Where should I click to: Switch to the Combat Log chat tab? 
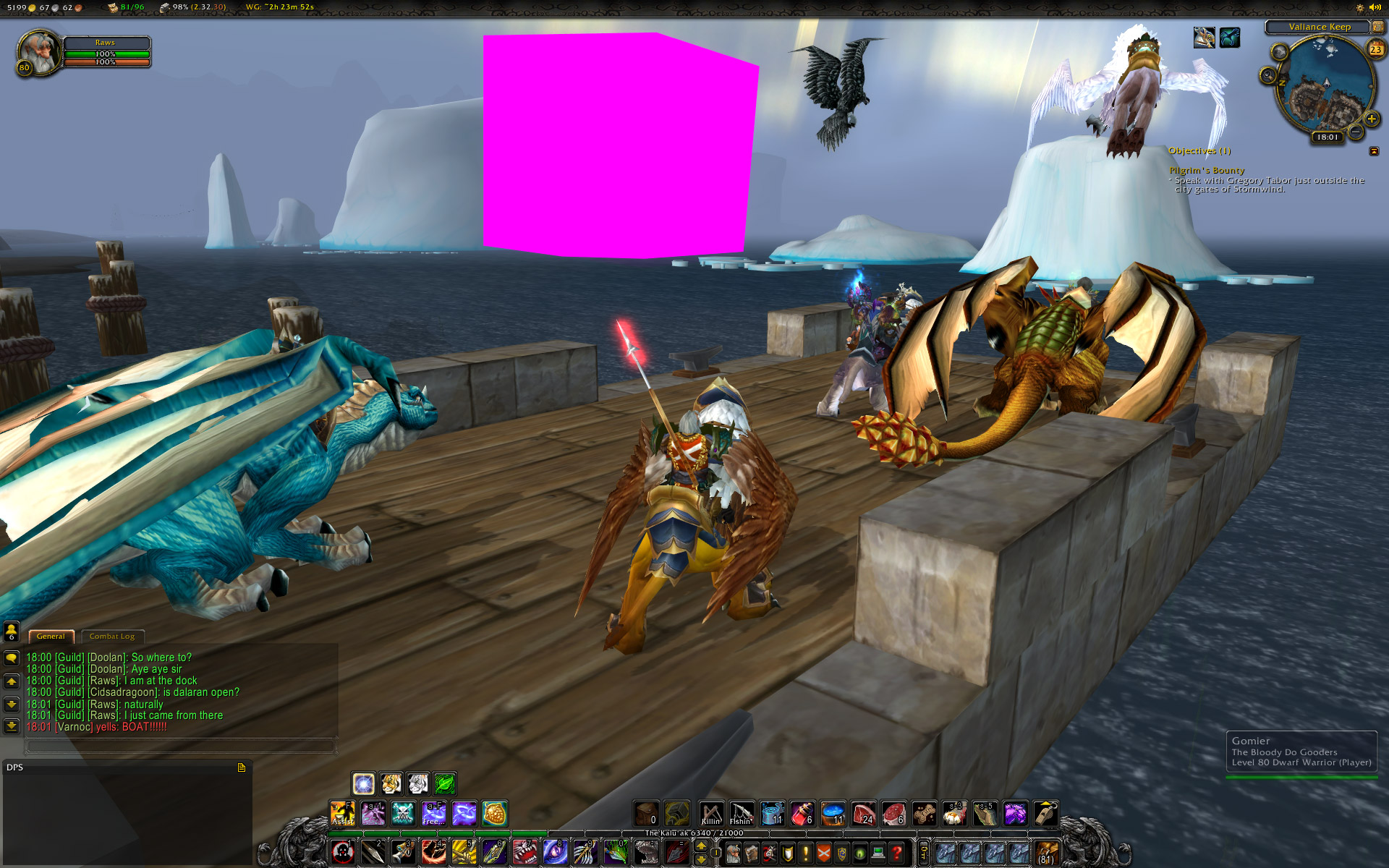tap(112, 637)
